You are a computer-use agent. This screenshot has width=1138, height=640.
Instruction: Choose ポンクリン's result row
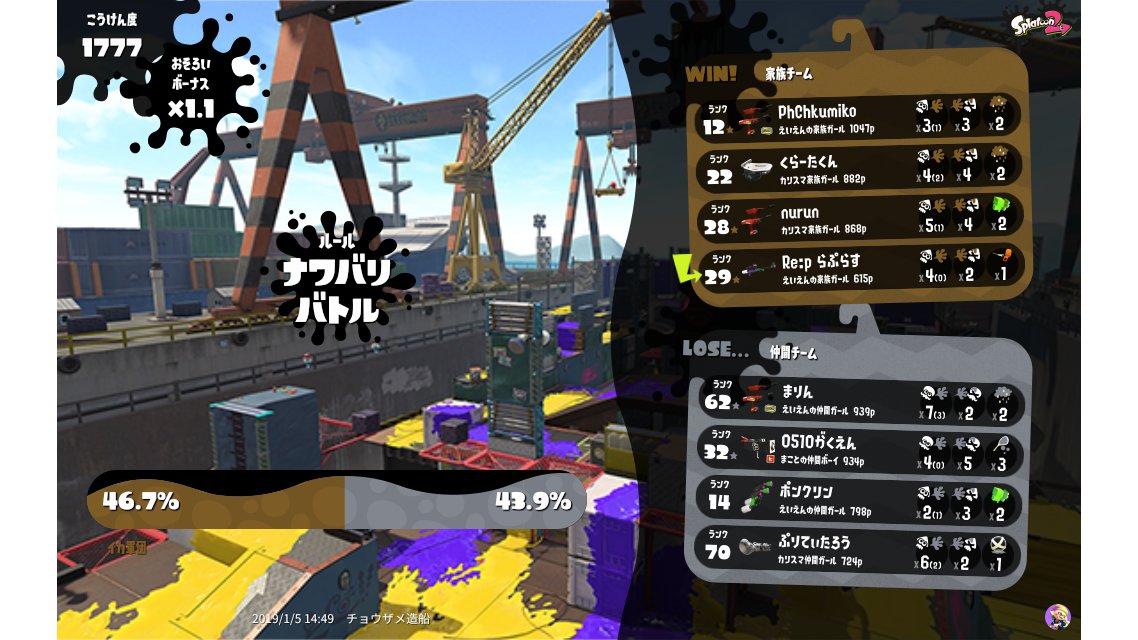pos(858,499)
